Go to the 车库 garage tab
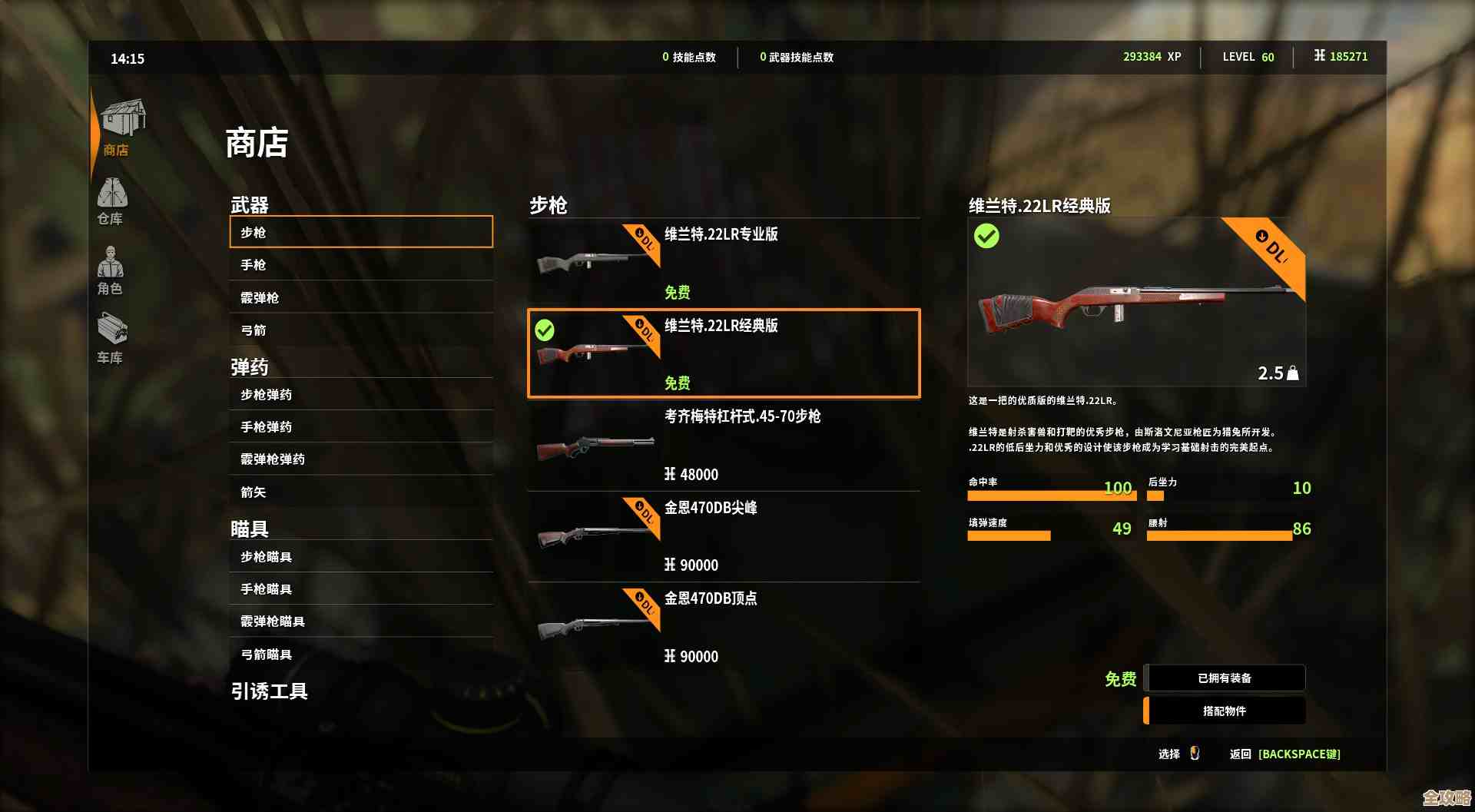The width and height of the screenshot is (1475, 812). point(111,338)
